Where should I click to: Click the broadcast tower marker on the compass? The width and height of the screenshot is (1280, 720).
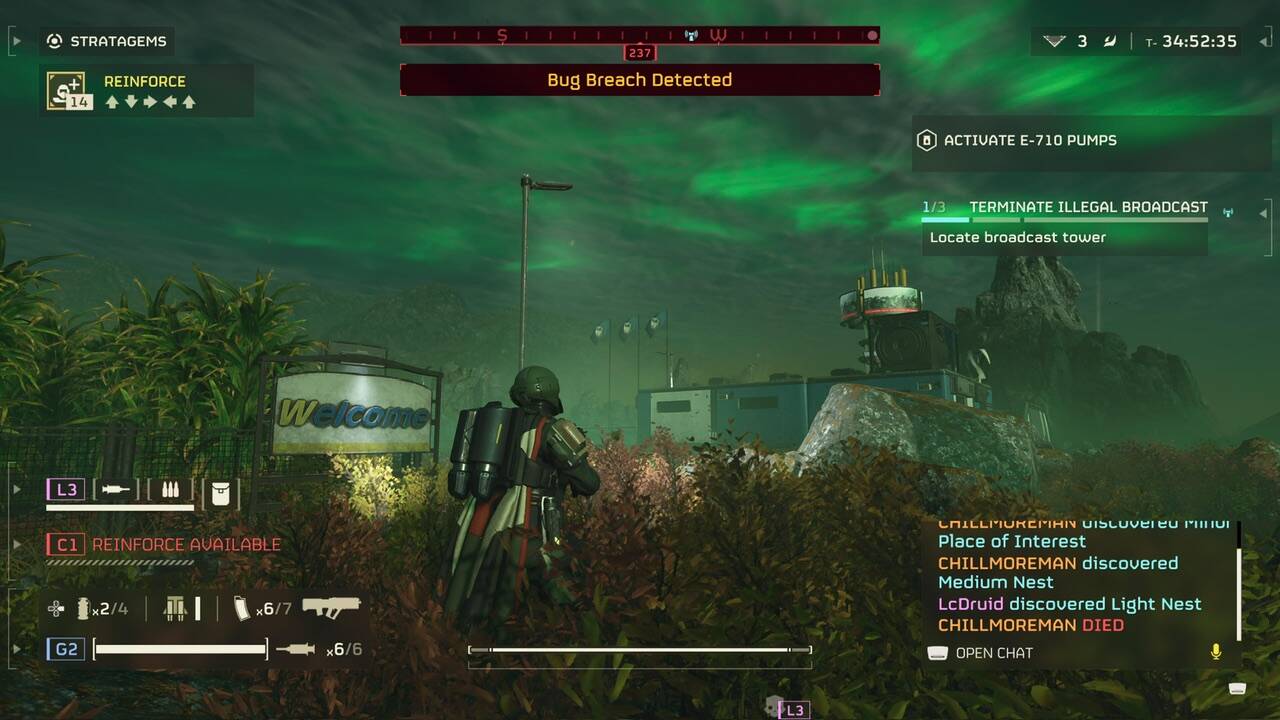click(x=690, y=36)
